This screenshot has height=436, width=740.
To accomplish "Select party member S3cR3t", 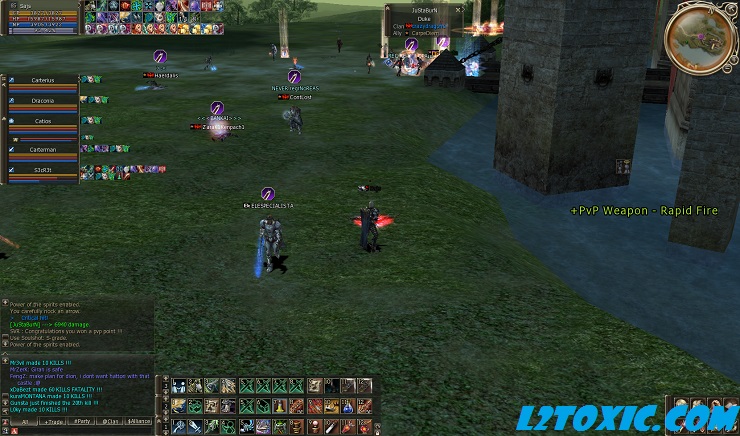I will click(43, 170).
